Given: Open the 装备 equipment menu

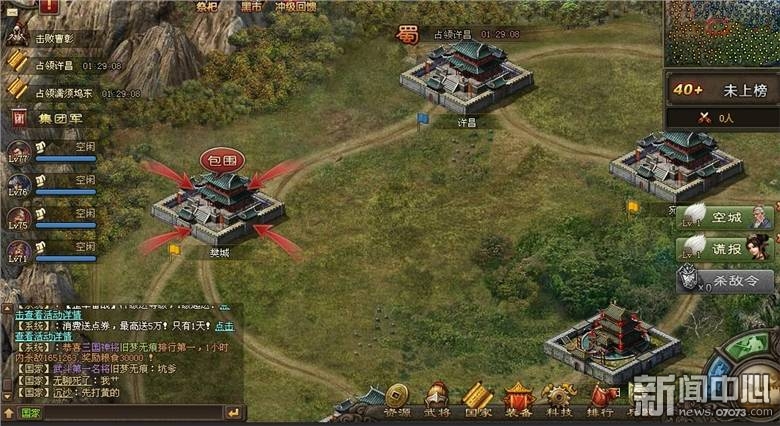Looking at the screenshot, I should pos(518,399).
